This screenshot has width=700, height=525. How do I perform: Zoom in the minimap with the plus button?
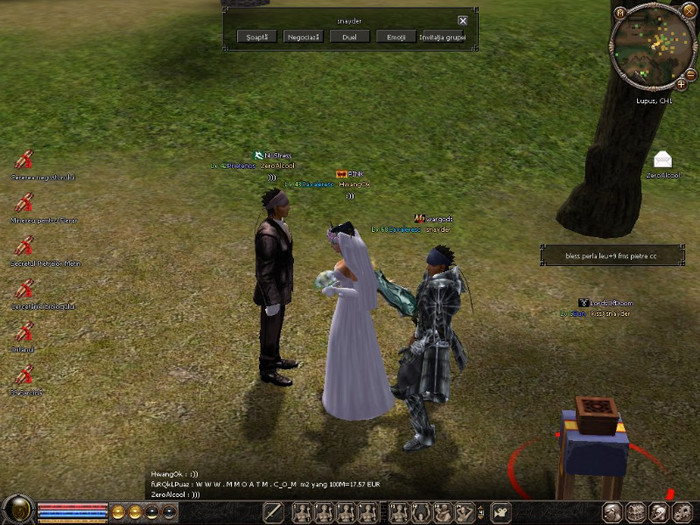click(681, 85)
